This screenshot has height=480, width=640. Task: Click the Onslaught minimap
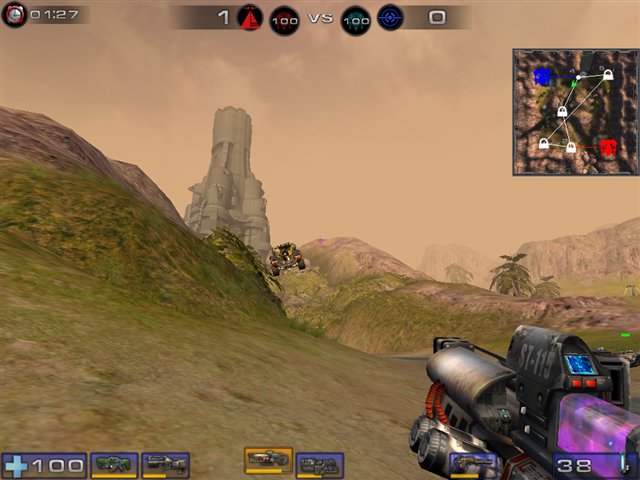[575, 112]
